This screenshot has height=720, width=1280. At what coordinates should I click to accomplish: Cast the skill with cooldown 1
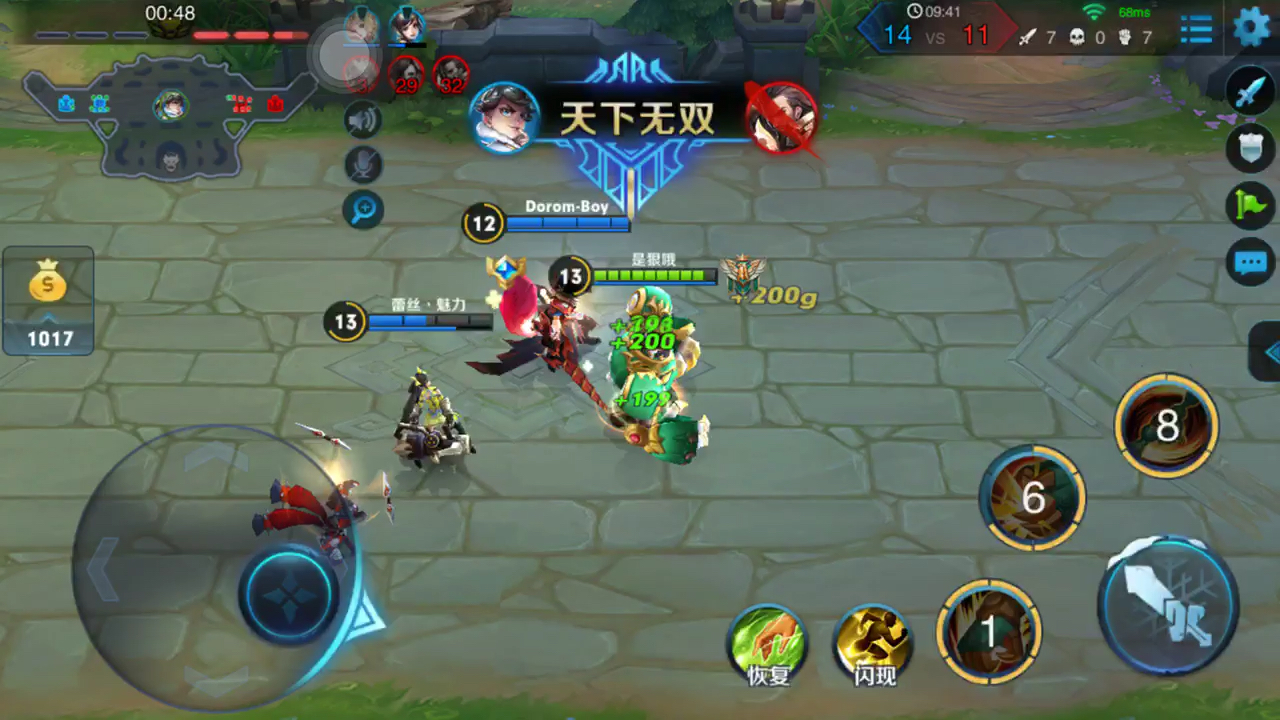[x=989, y=632]
